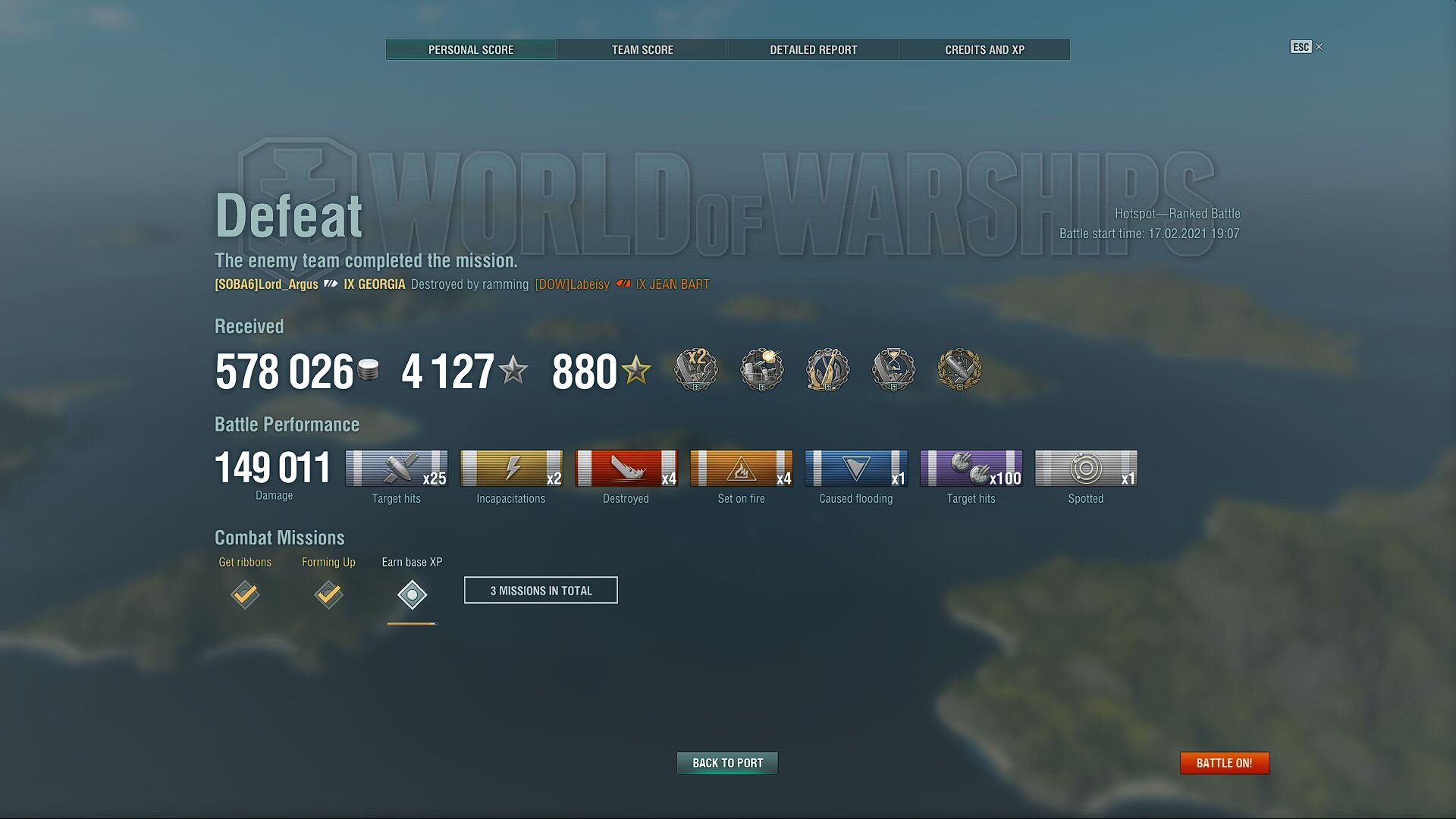
Task: Click the hourglass achievement medal
Action: 893,370
